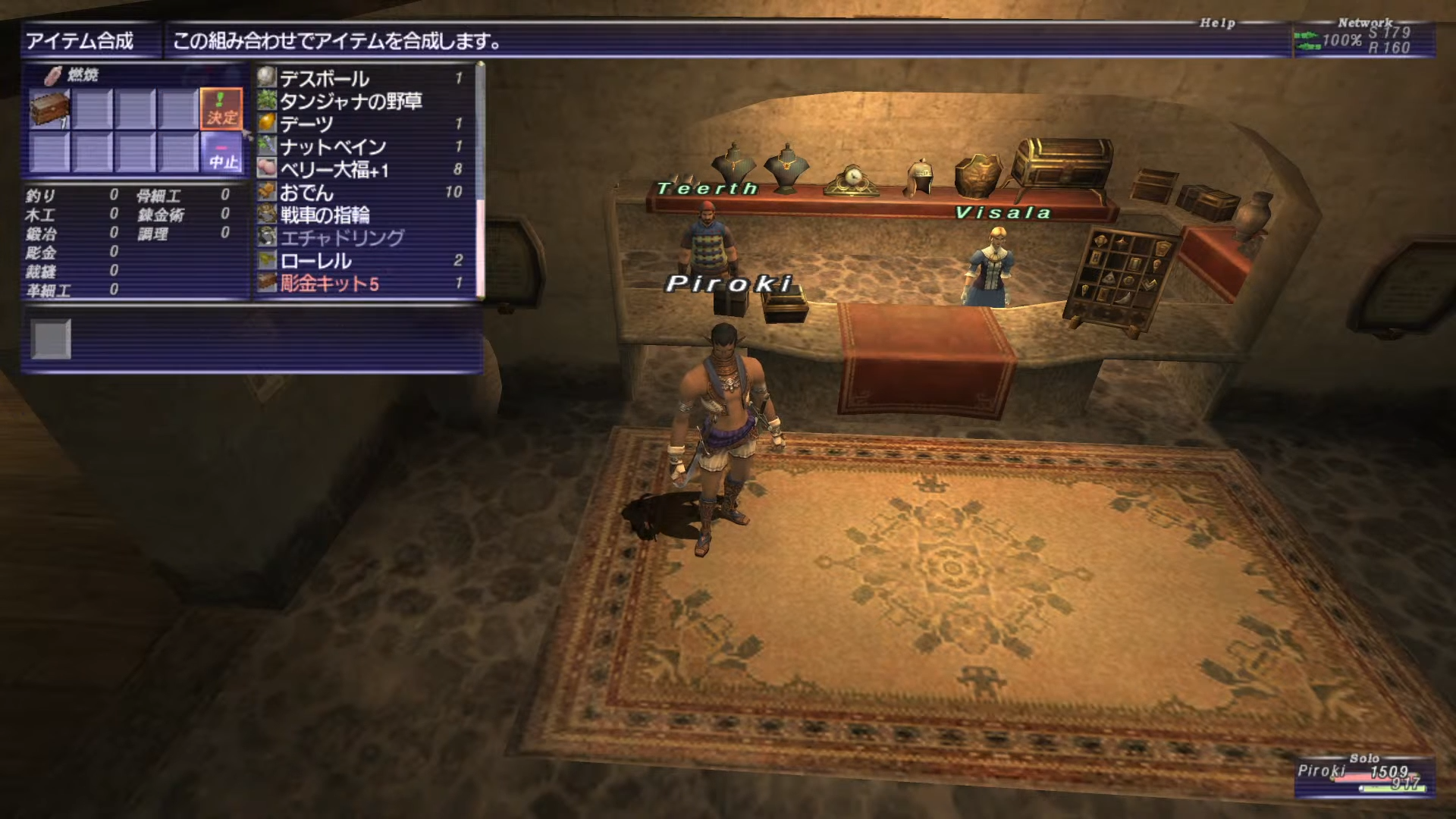Choose ローレル from the item list
The height and width of the screenshot is (819, 1456).
[315, 260]
